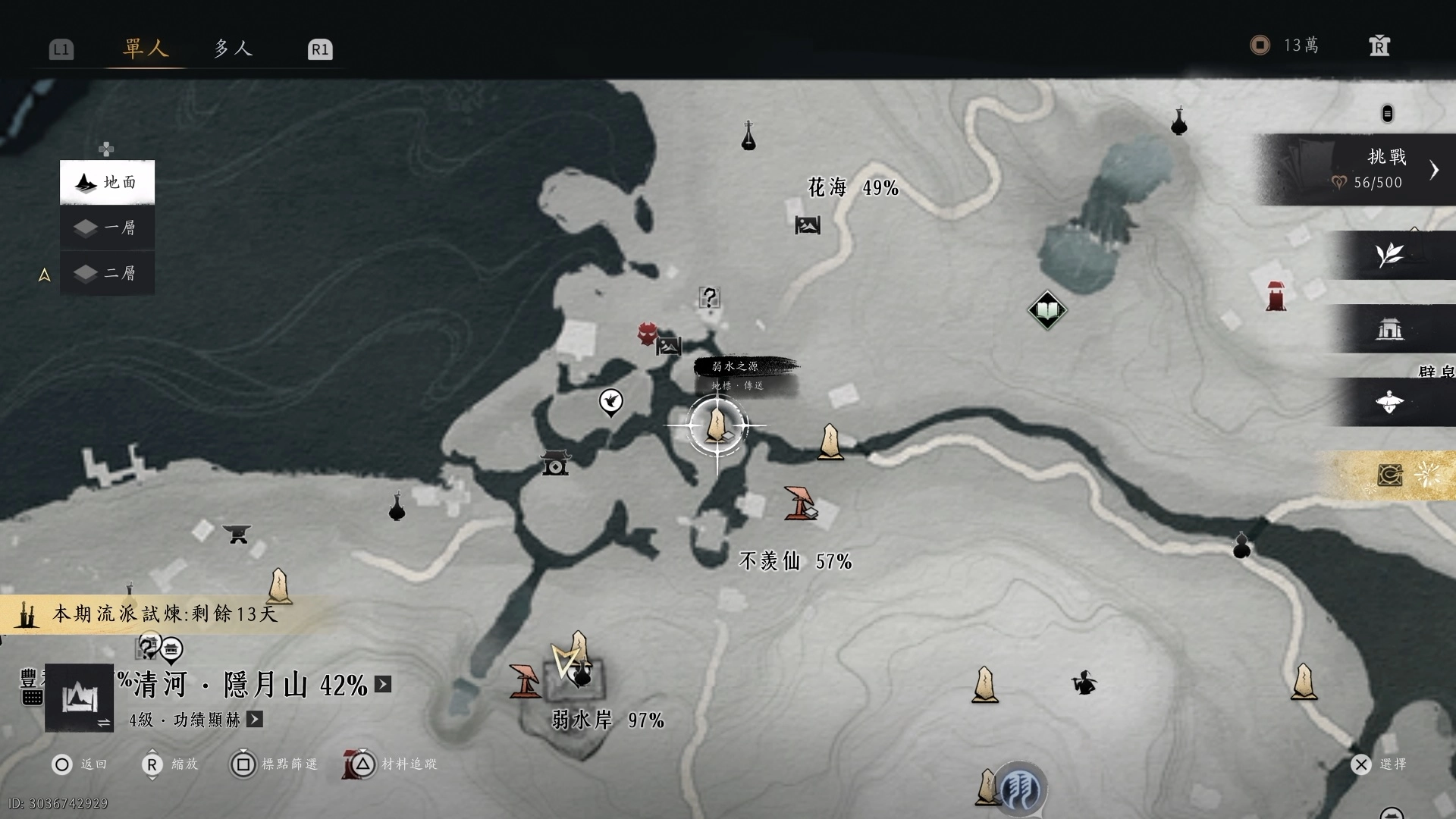Choose the 地面 map layer

click(x=107, y=182)
